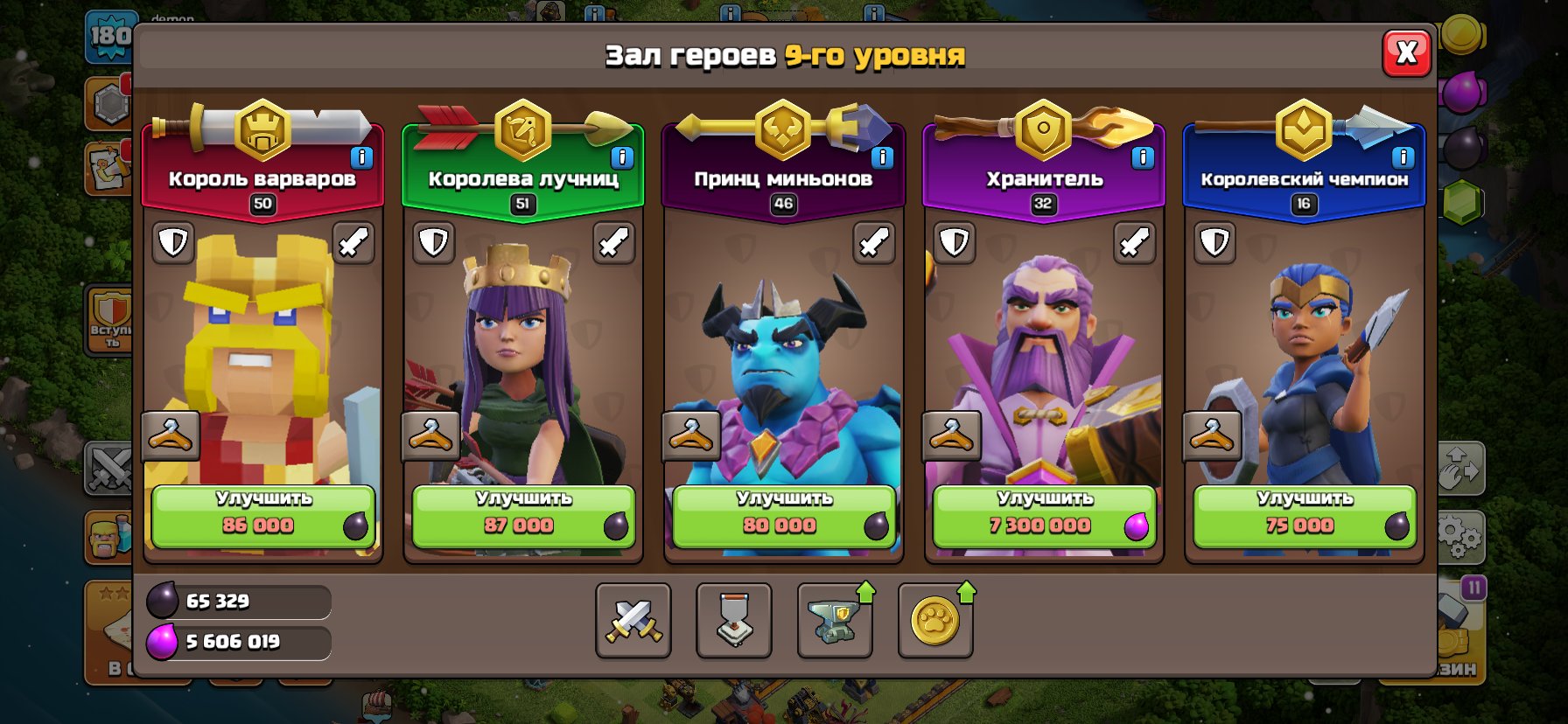Select sword equipment slot on Королева лучниц

pyautogui.click(x=613, y=242)
